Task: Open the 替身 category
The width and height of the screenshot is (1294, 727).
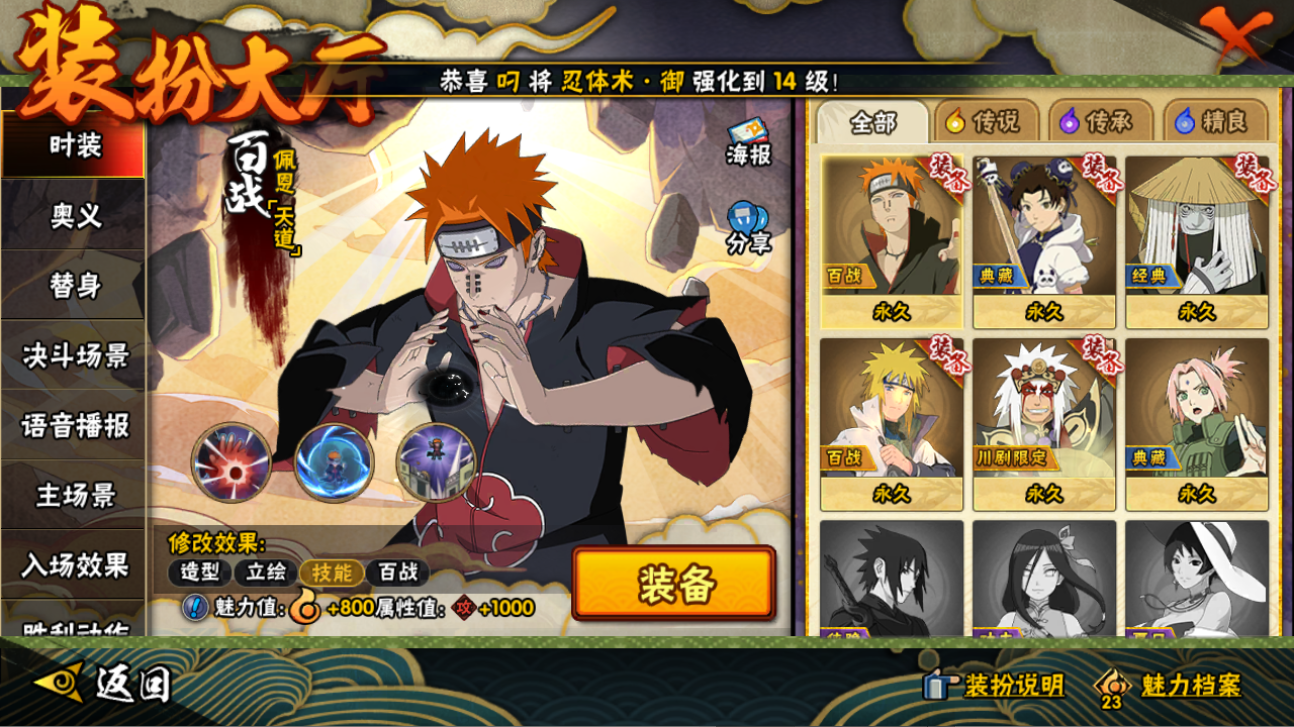Action: 75,285
